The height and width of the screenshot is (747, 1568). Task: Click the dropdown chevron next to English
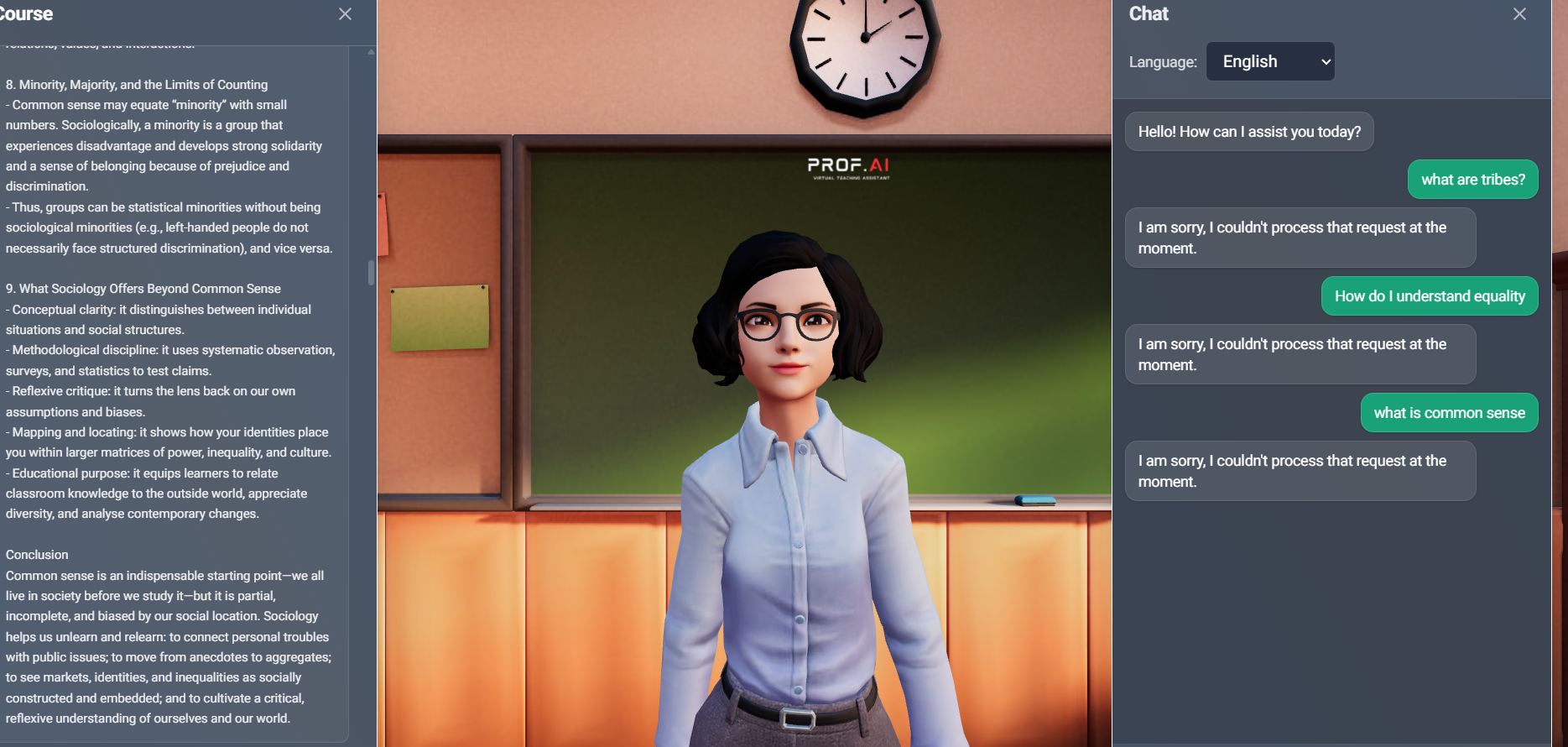(x=1324, y=61)
